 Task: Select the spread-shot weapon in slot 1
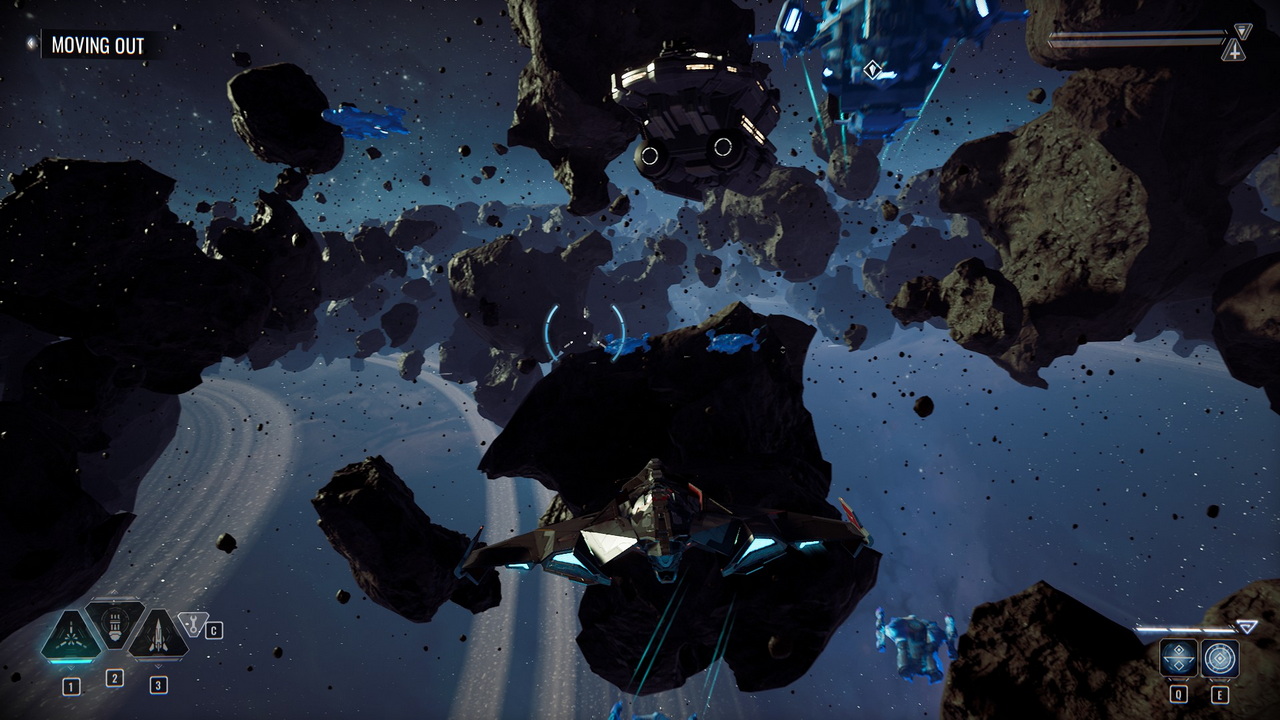(70, 637)
